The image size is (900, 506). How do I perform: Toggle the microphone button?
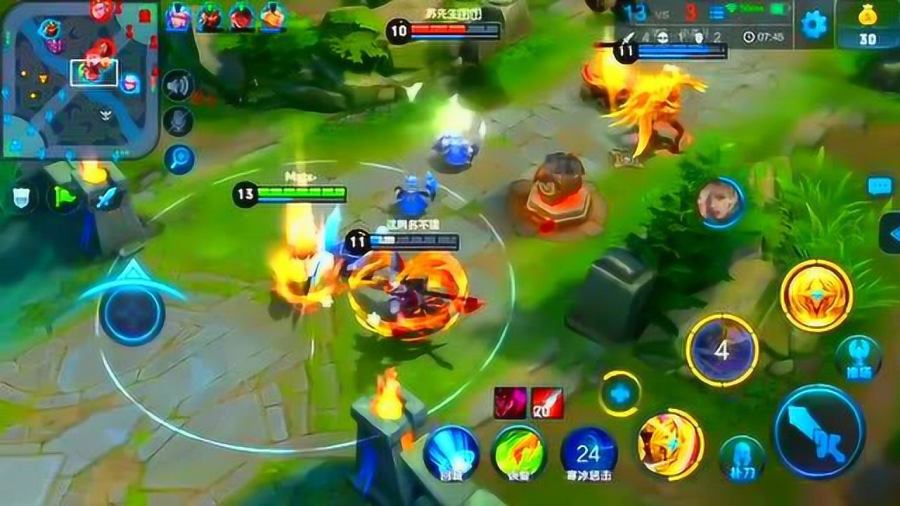click(179, 122)
